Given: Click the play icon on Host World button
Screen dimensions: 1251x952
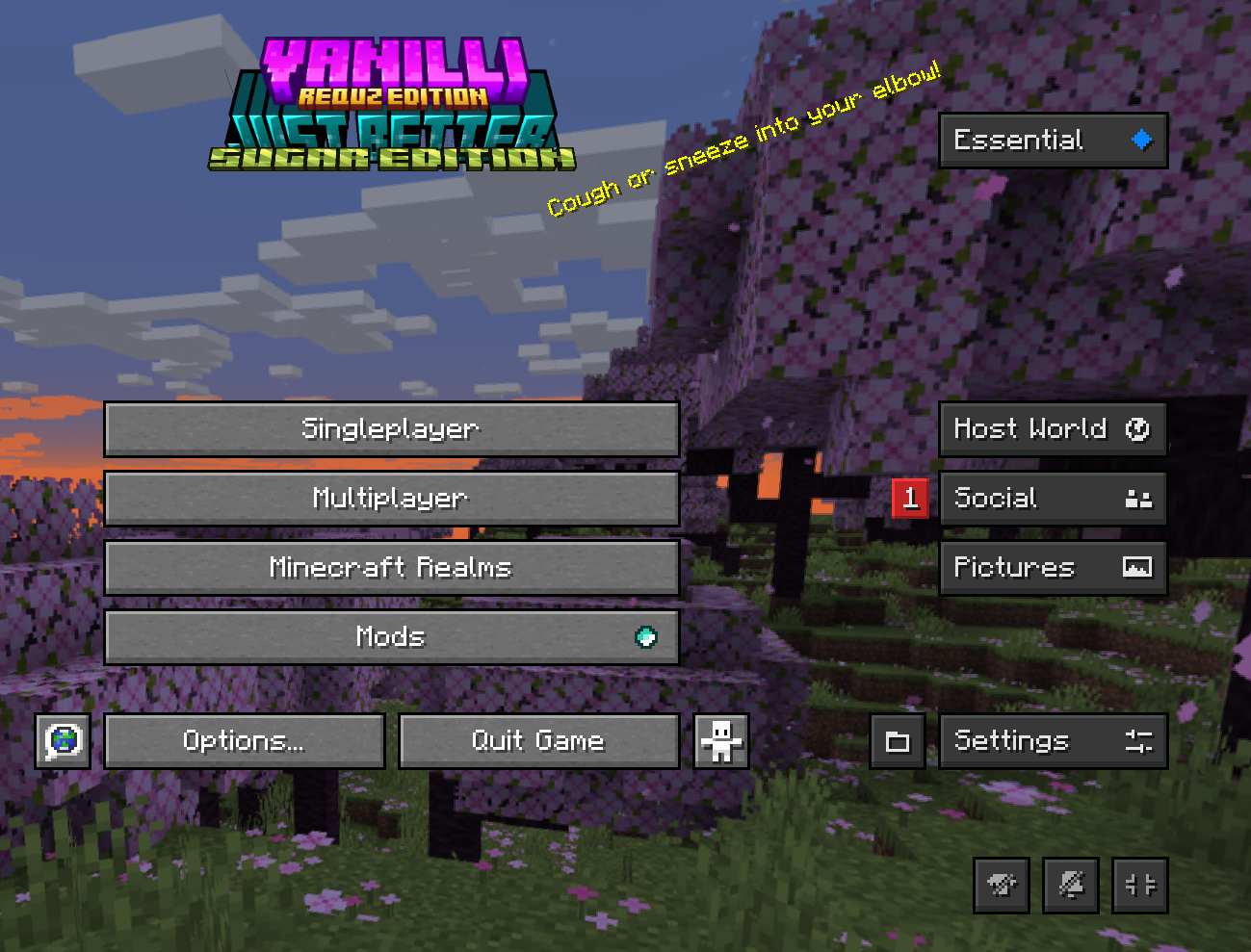Looking at the screenshot, I should click(x=1136, y=429).
